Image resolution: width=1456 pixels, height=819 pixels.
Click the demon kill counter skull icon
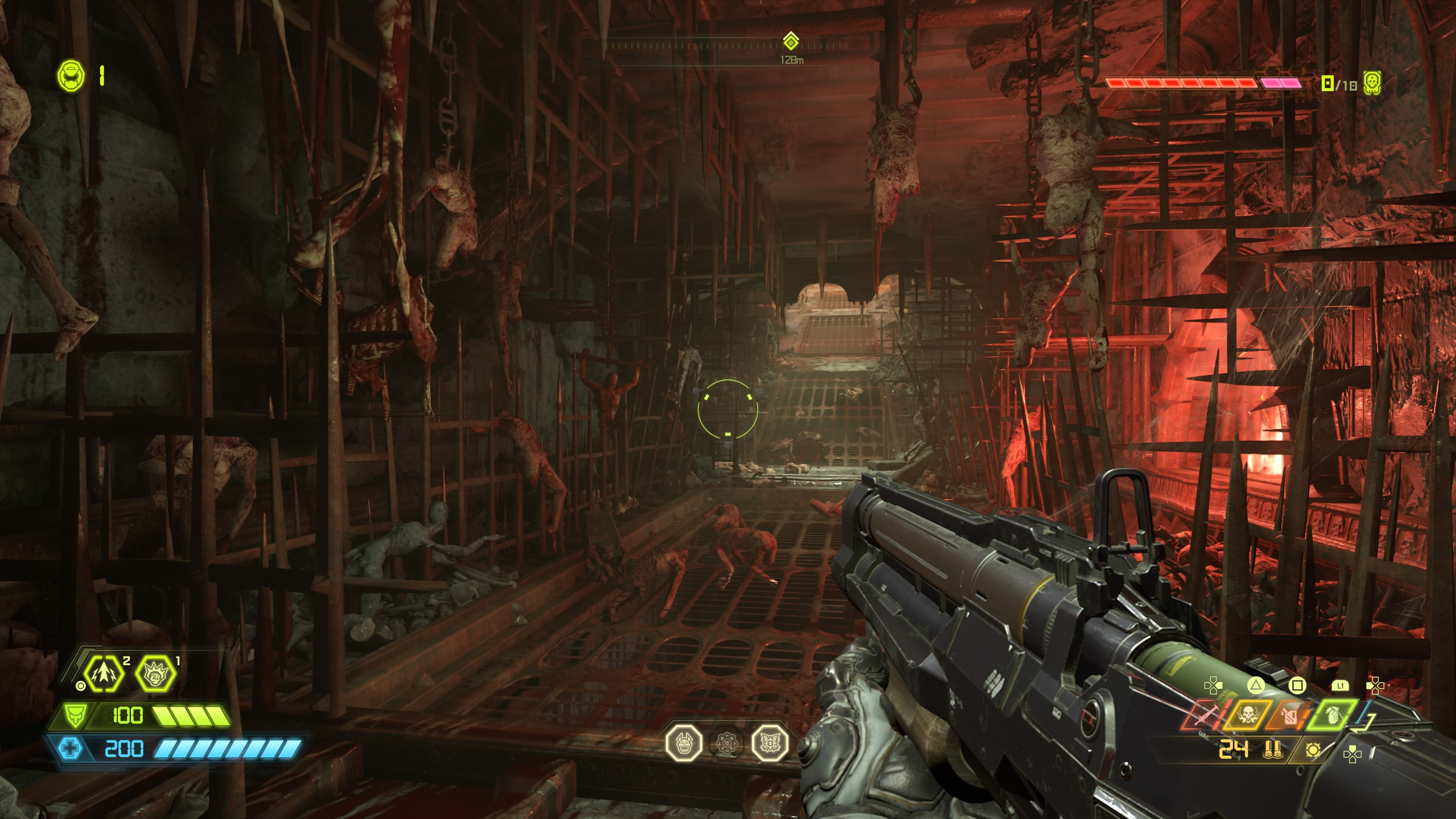(1372, 84)
